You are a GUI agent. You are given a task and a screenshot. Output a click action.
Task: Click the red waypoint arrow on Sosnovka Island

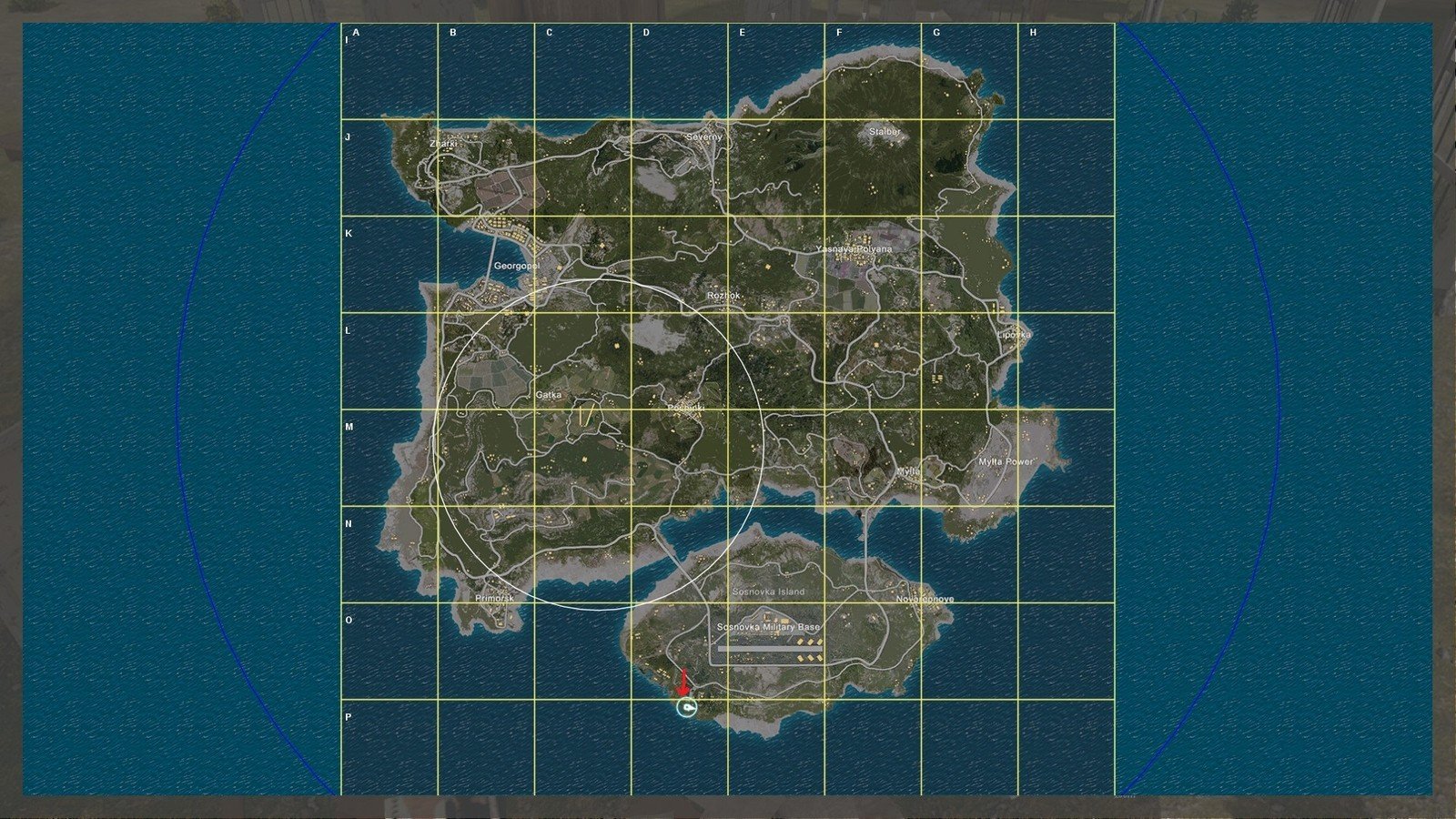click(683, 682)
